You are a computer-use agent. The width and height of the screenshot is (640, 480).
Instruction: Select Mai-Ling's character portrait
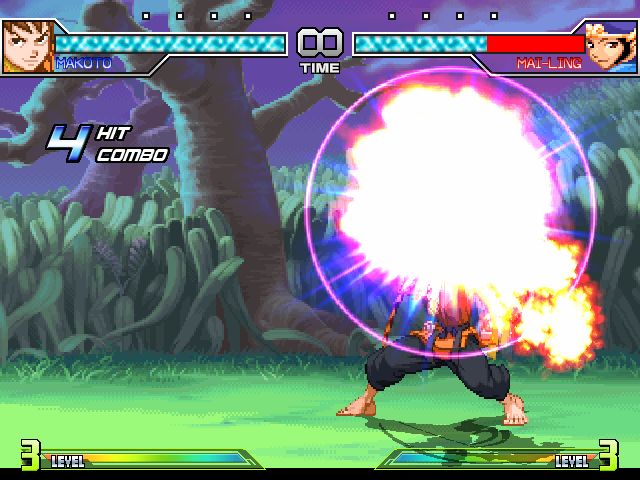coord(611,47)
